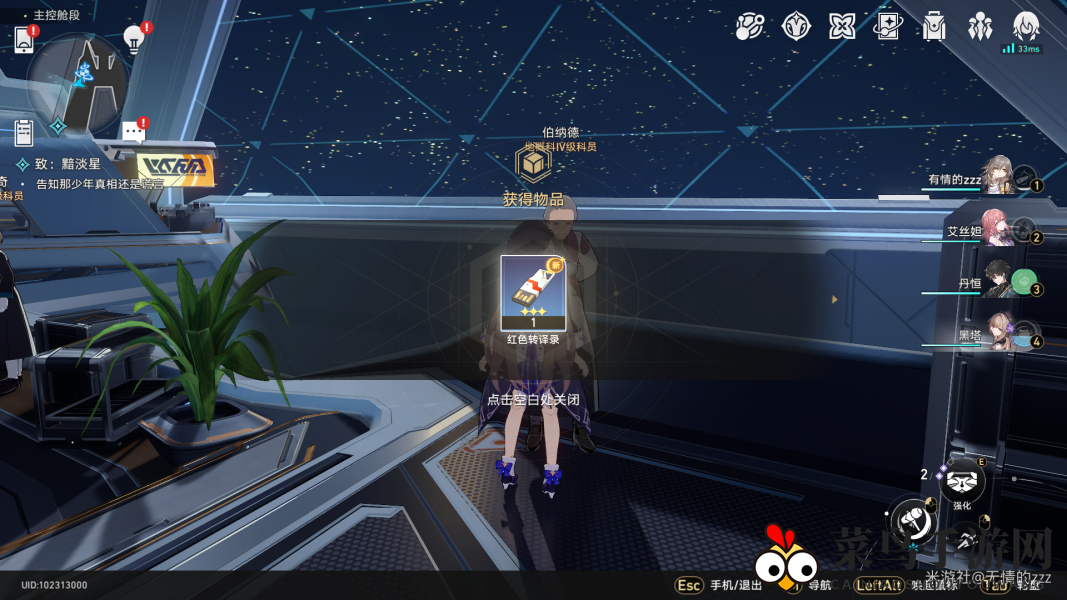The image size is (1067, 600).
Task: Activate the 强化 technique skill icon
Action: click(x=962, y=482)
